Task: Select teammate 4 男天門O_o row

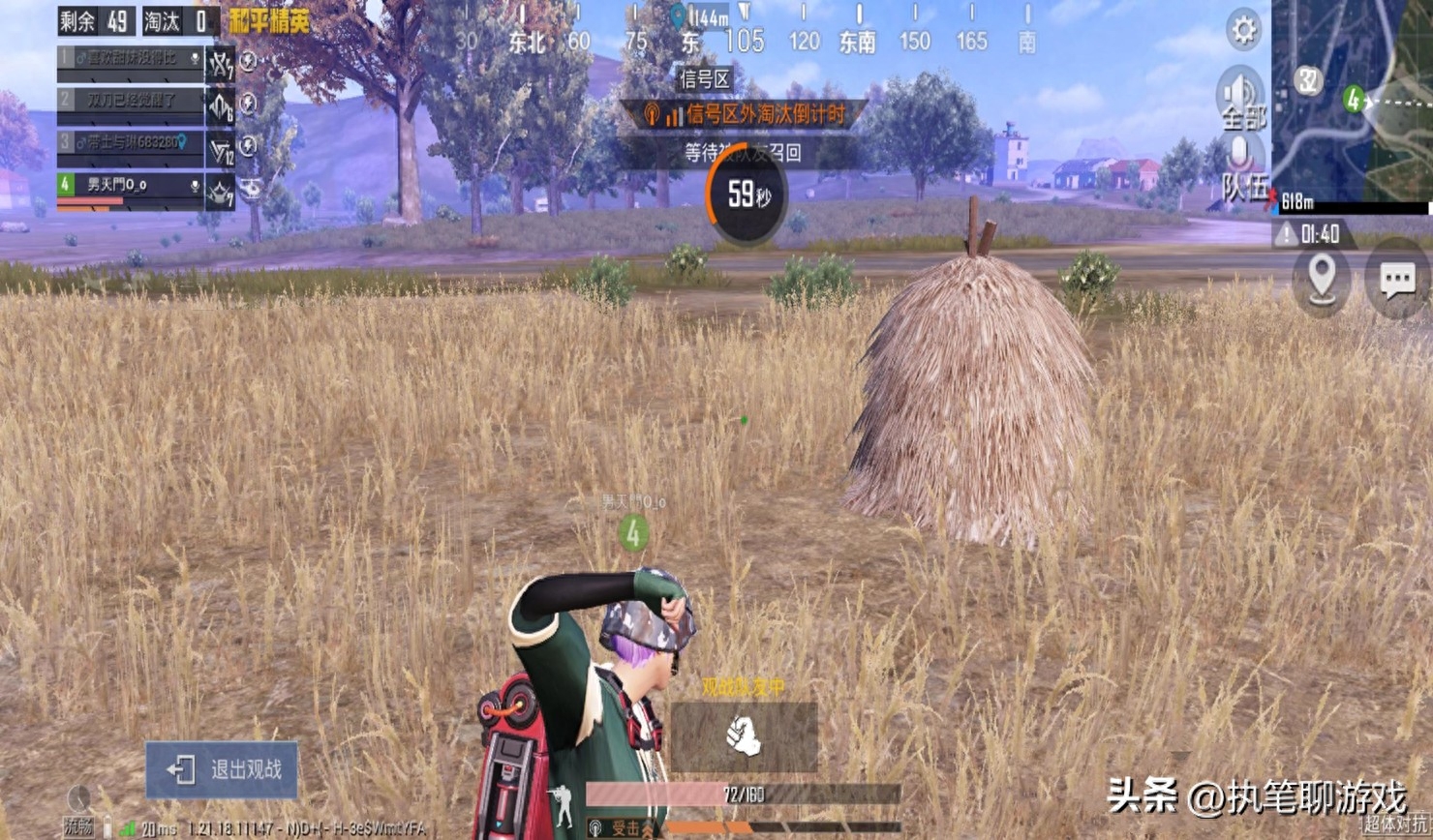Action: tap(130, 185)
